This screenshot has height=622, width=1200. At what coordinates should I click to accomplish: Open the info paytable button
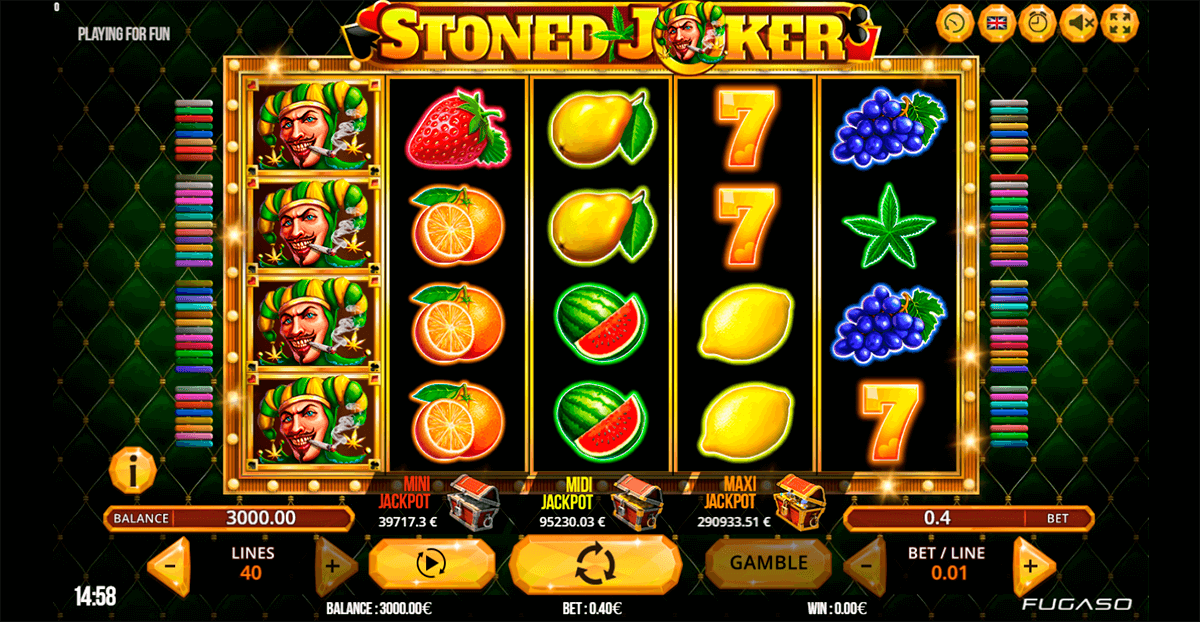(x=132, y=468)
